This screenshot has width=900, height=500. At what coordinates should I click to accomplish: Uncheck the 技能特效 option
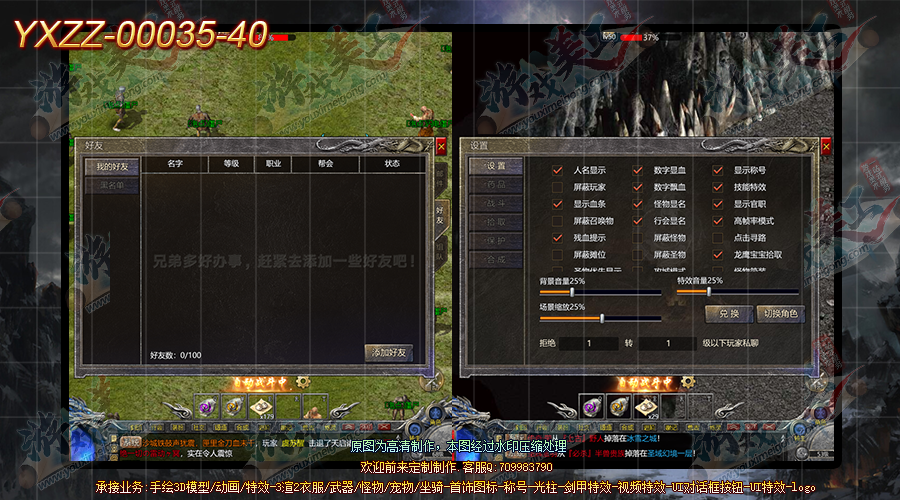(718, 187)
